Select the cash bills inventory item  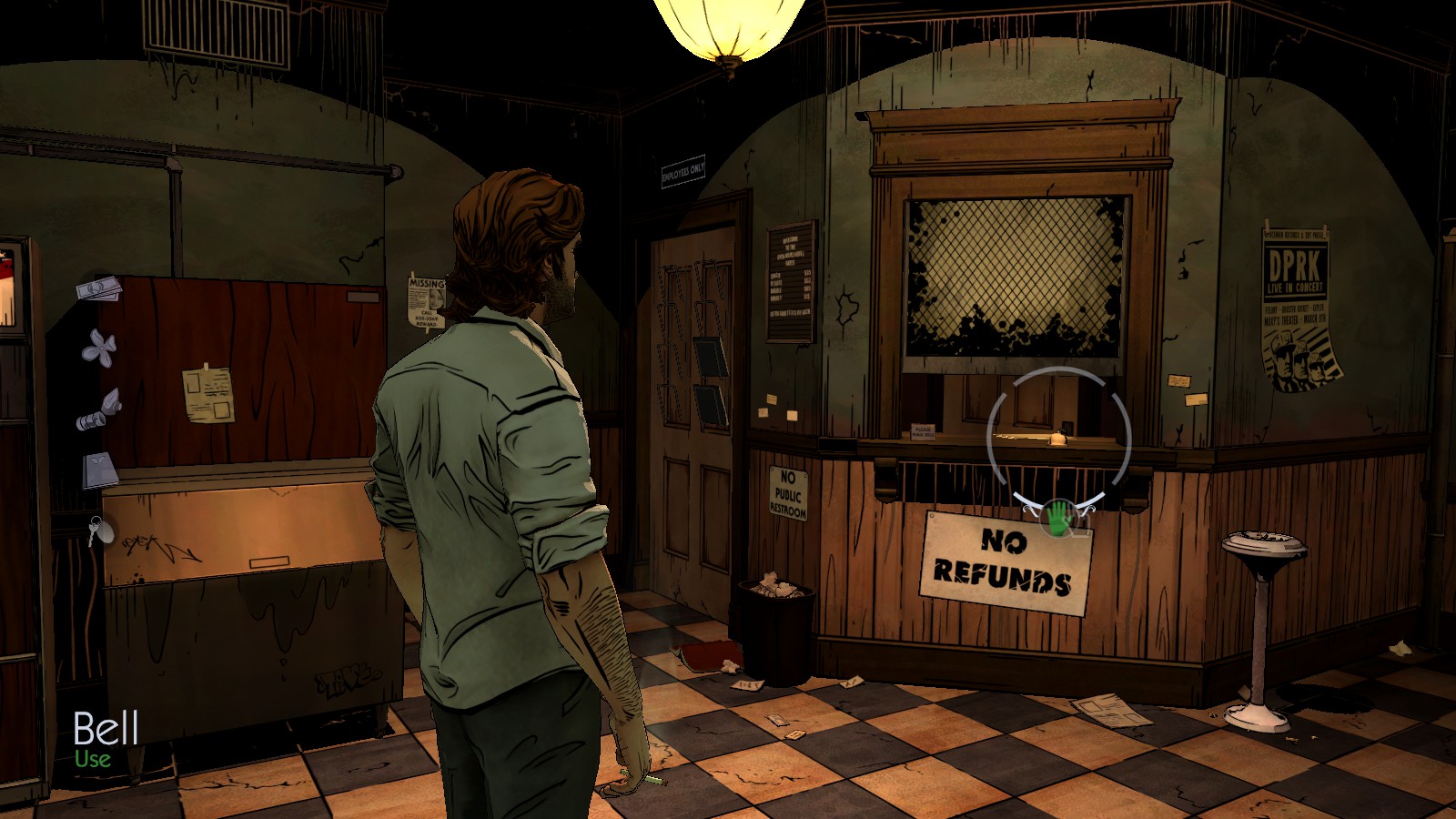click(99, 289)
